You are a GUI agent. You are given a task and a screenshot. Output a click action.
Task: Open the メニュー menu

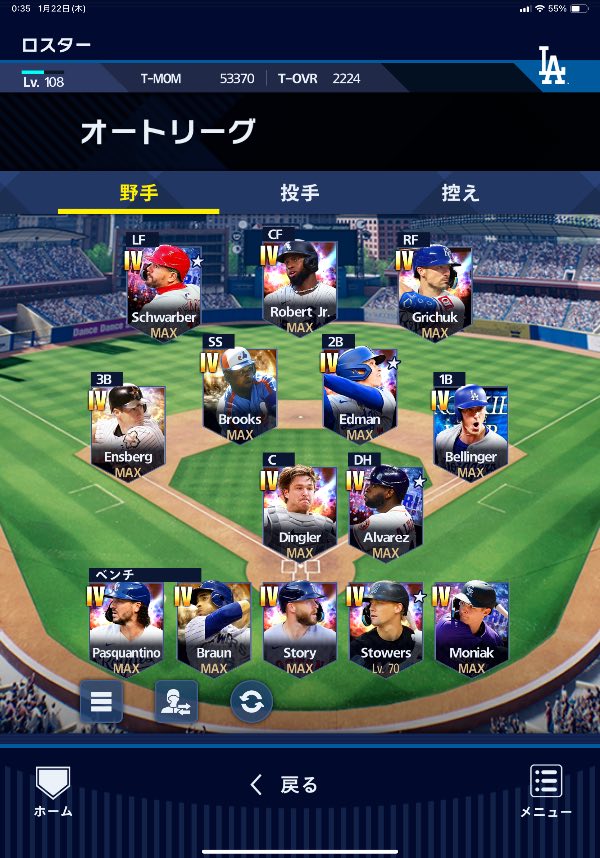pyautogui.click(x=546, y=792)
